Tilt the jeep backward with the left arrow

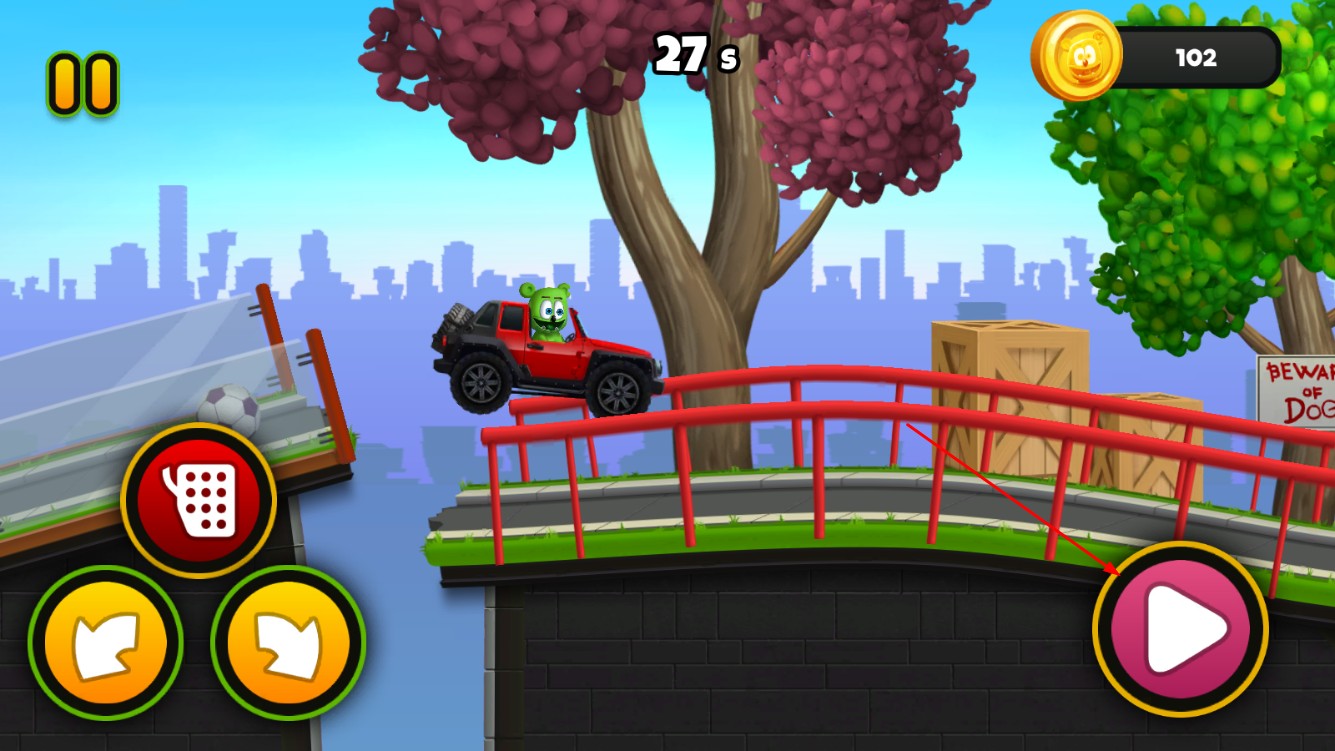click(x=105, y=643)
